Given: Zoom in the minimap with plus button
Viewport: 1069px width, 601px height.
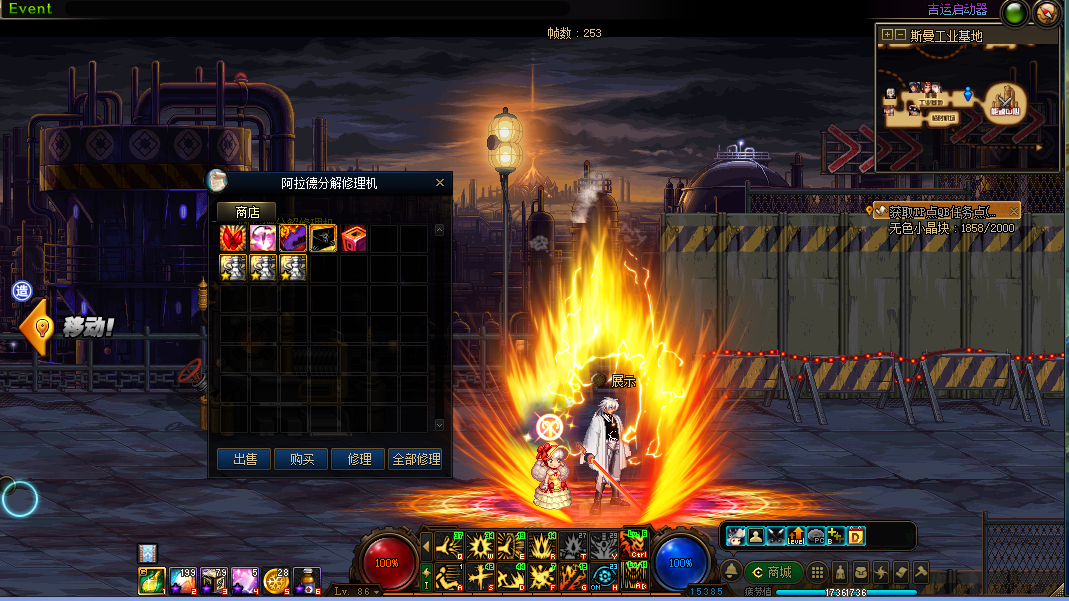Looking at the screenshot, I should [886, 35].
